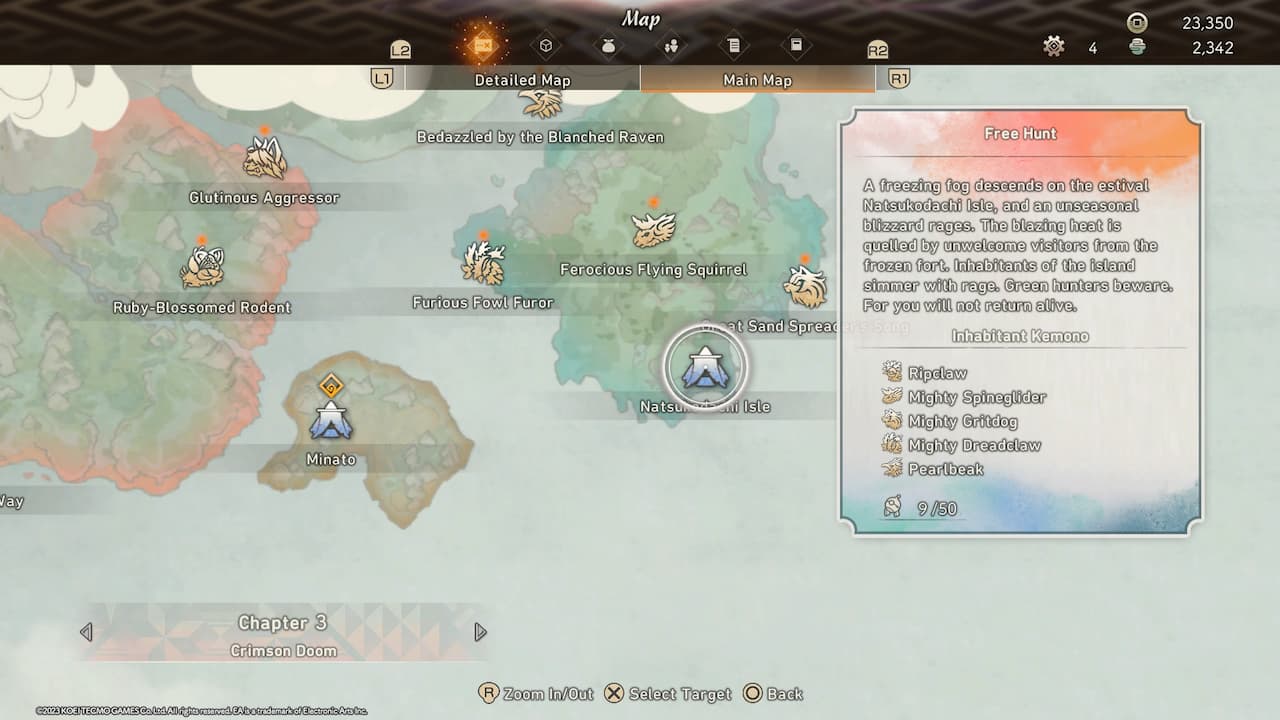1280x720 pixels.
Task: Select the Main Map tab
Action: point(758,79)
